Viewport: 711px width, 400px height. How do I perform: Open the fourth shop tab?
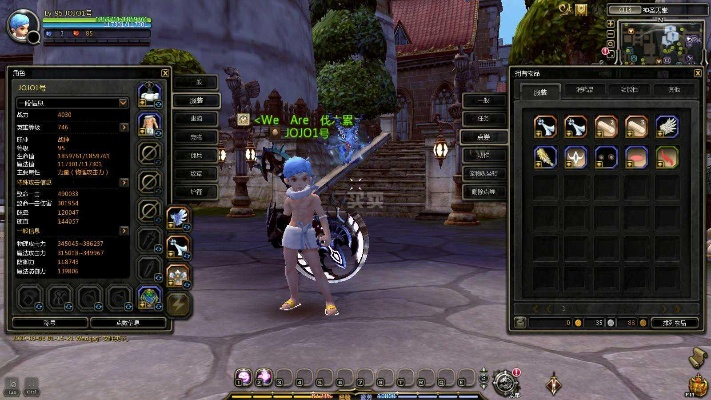(x=674, y=90)
